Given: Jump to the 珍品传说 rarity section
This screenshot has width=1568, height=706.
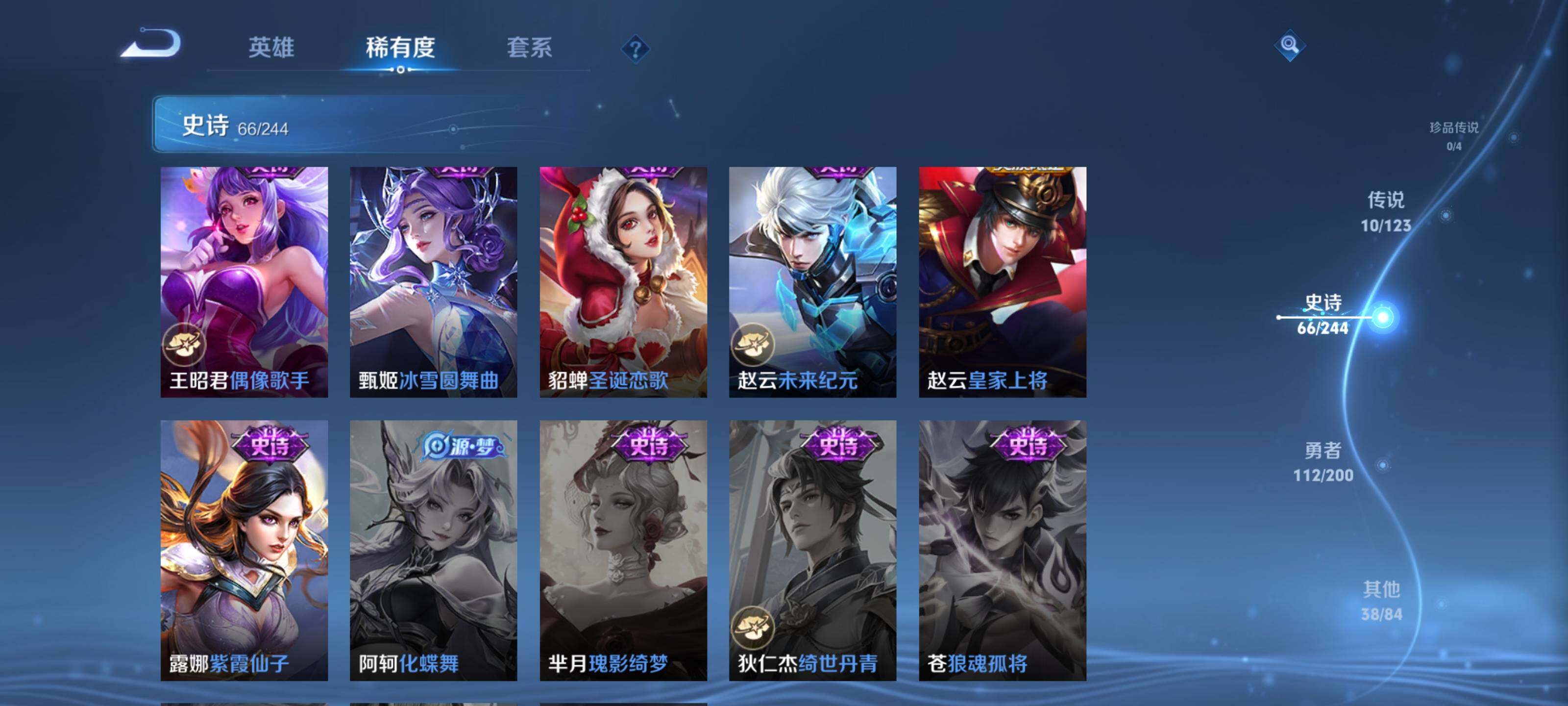Looking at the screenshot, I should click(x=1453, y=135).
